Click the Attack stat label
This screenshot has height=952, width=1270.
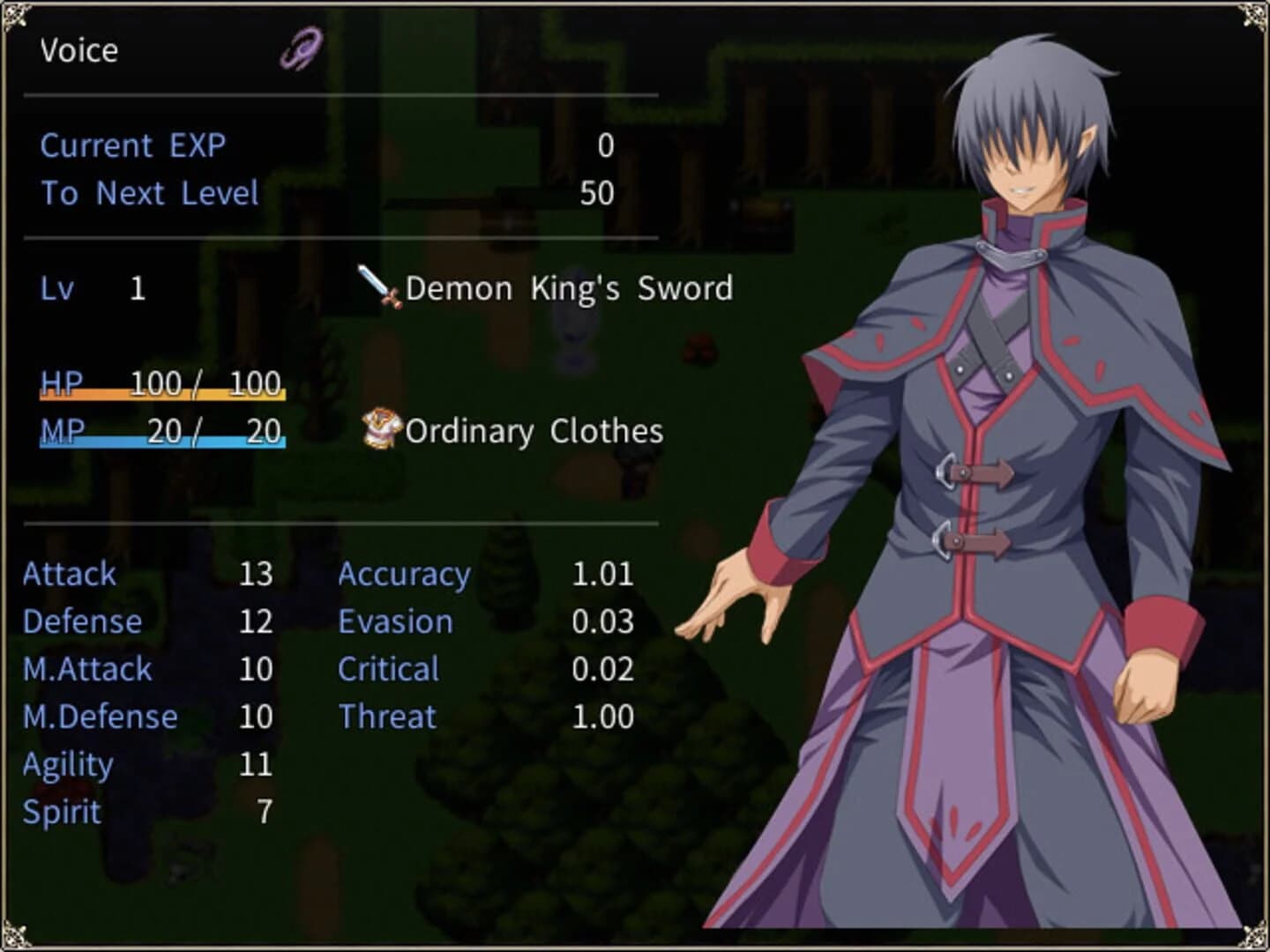[x=70, y=574]
